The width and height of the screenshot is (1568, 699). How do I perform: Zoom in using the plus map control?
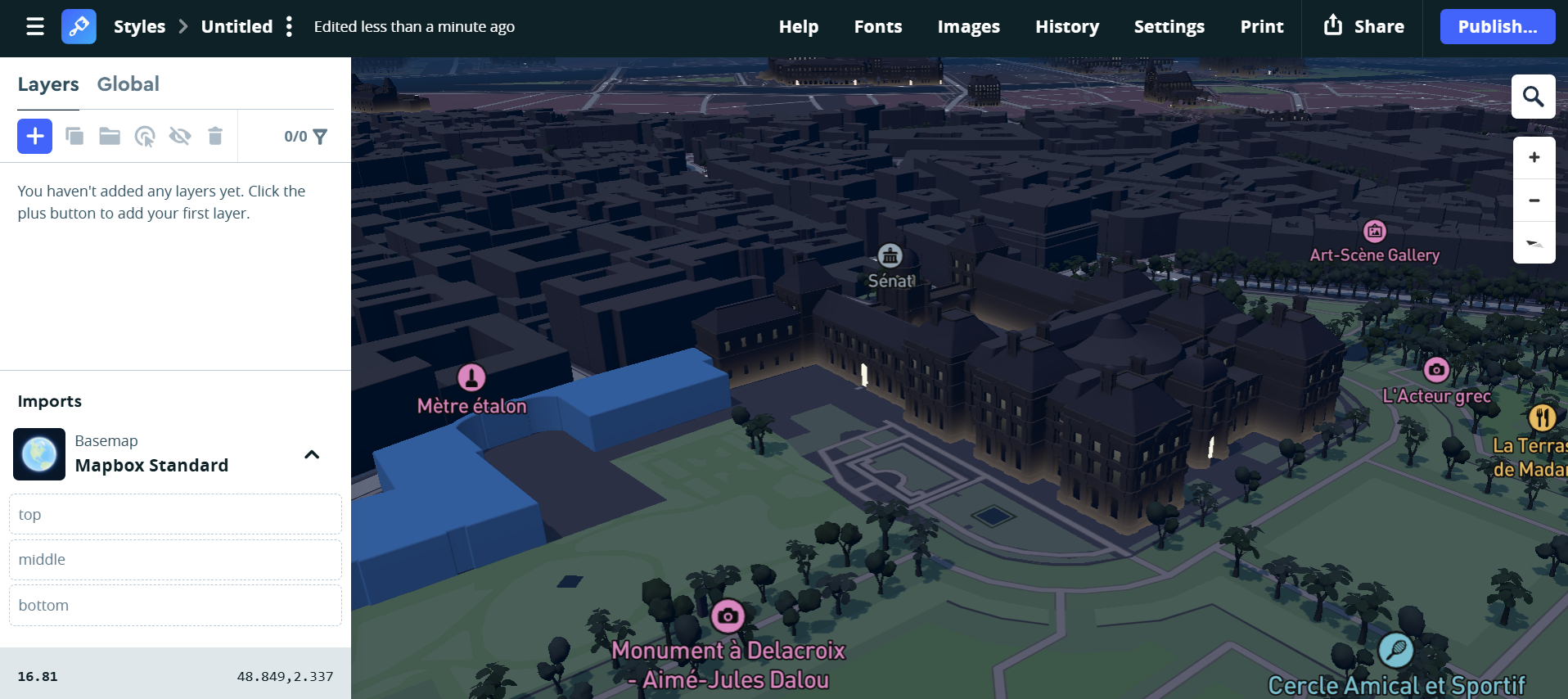[1534, 156]
